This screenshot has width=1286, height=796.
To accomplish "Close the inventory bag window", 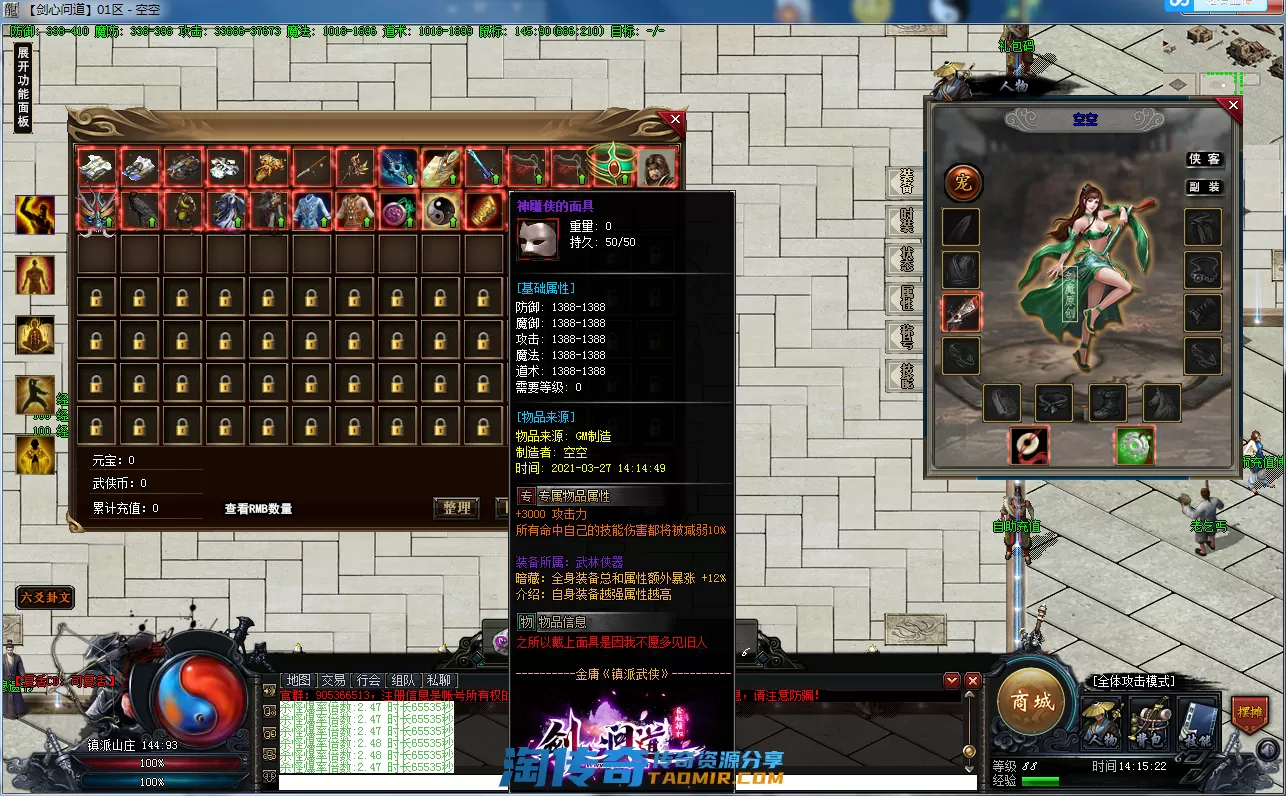I will [x=676, y=120].
